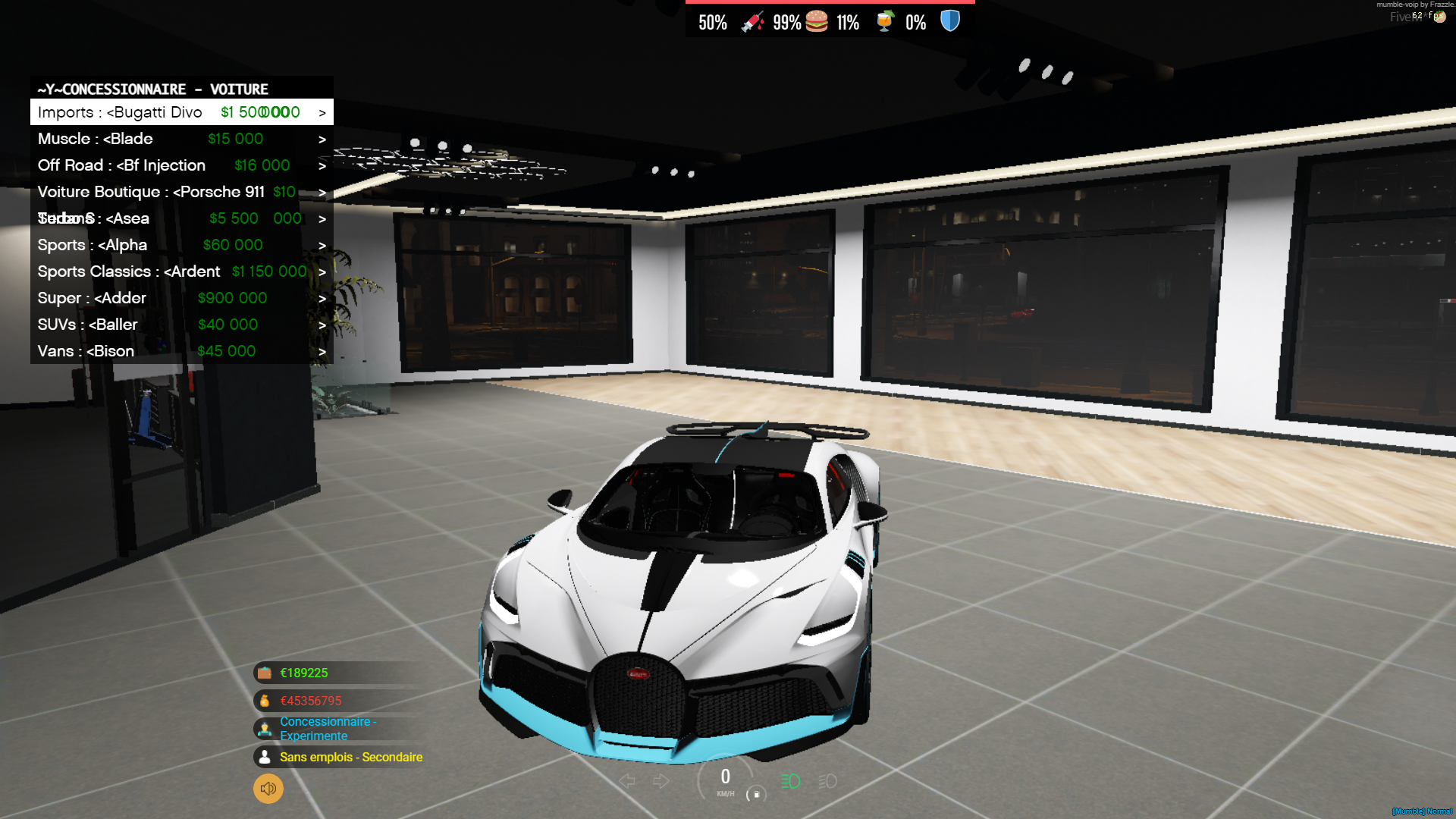Click the Concessionnaire job worker icon
This screenshot has height=819, width=1456.
tap(264, 728)
